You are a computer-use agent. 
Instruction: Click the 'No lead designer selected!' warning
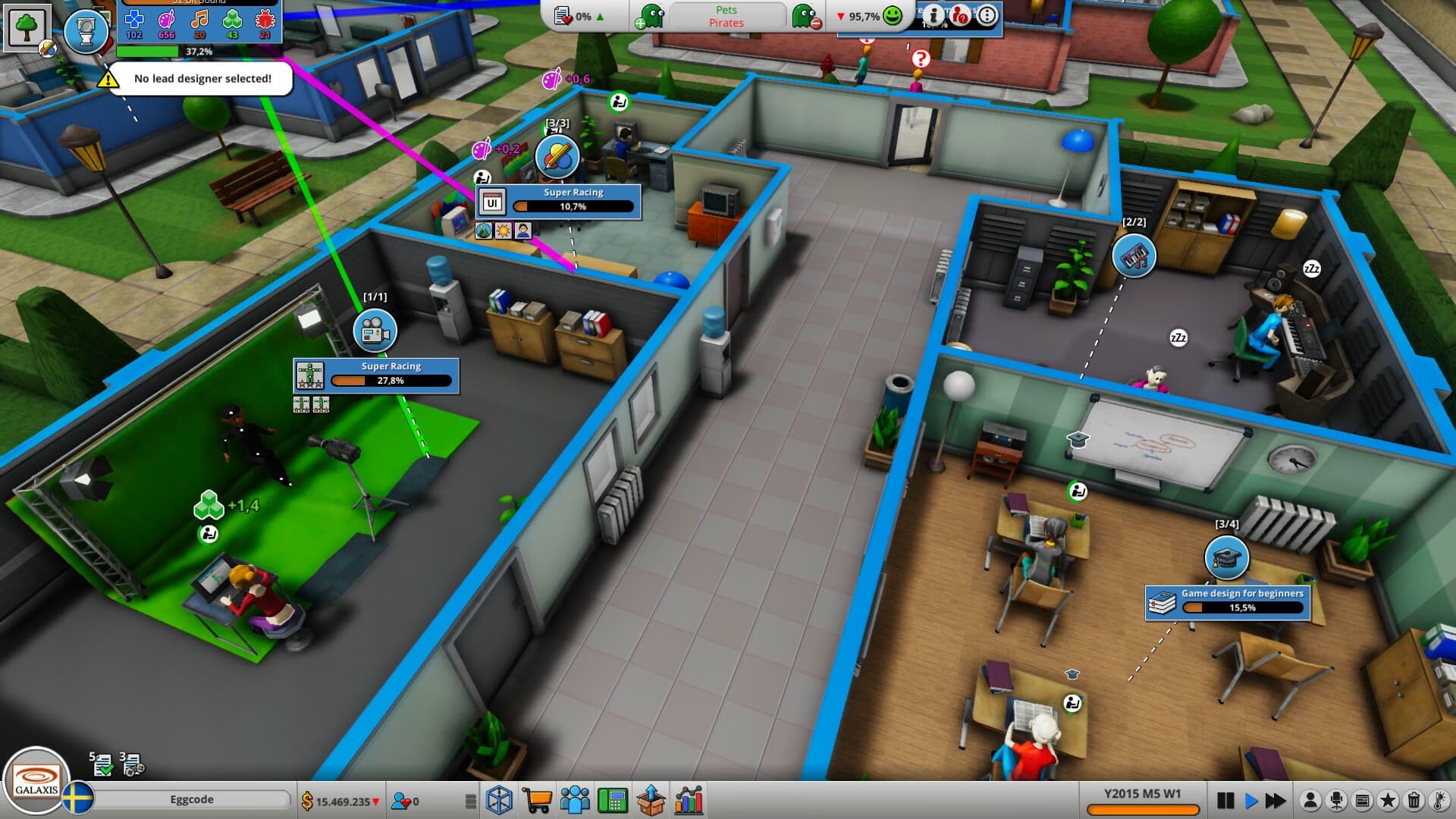201,78
